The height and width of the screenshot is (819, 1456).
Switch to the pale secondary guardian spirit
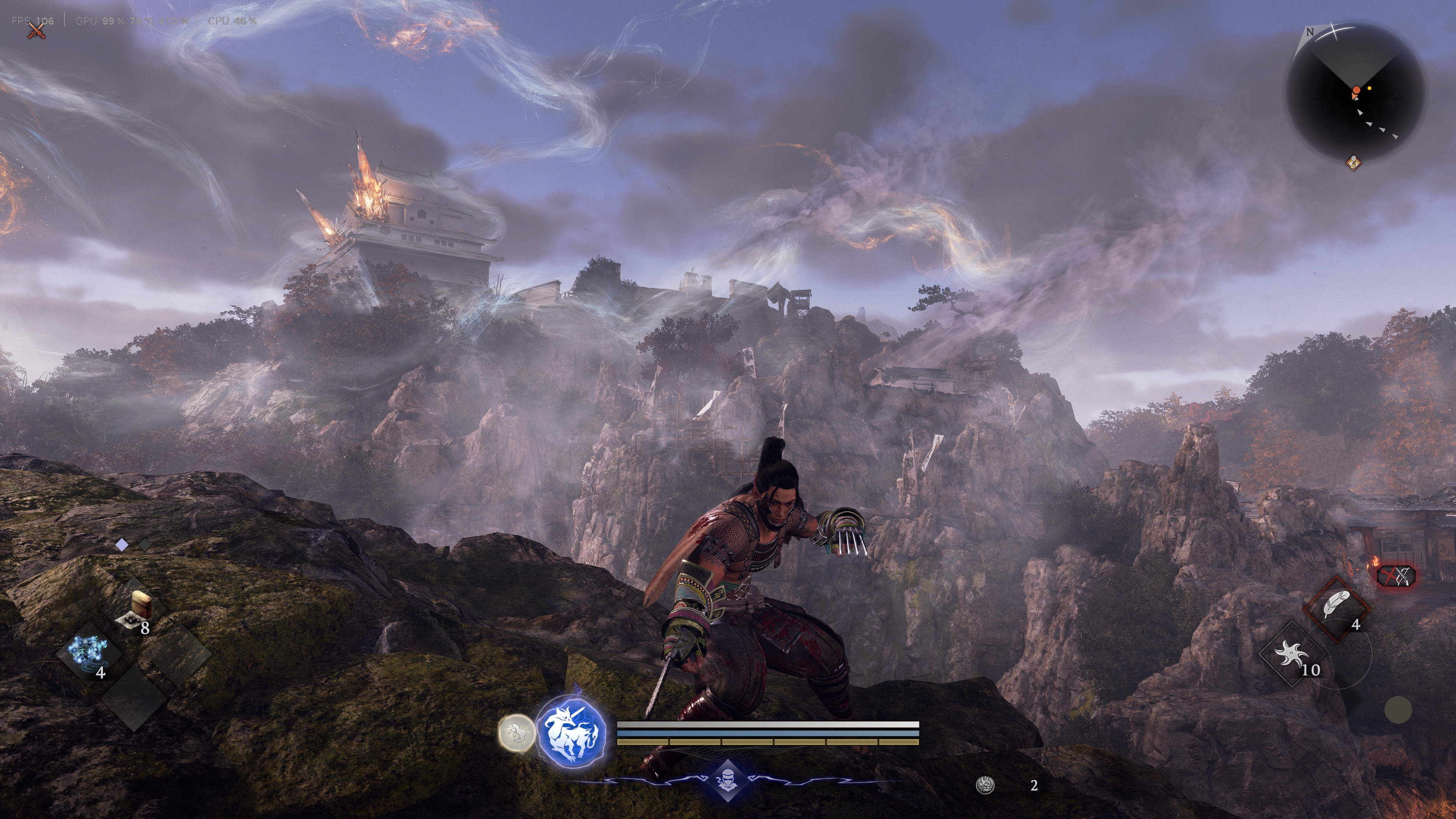(x=516, y=733)
